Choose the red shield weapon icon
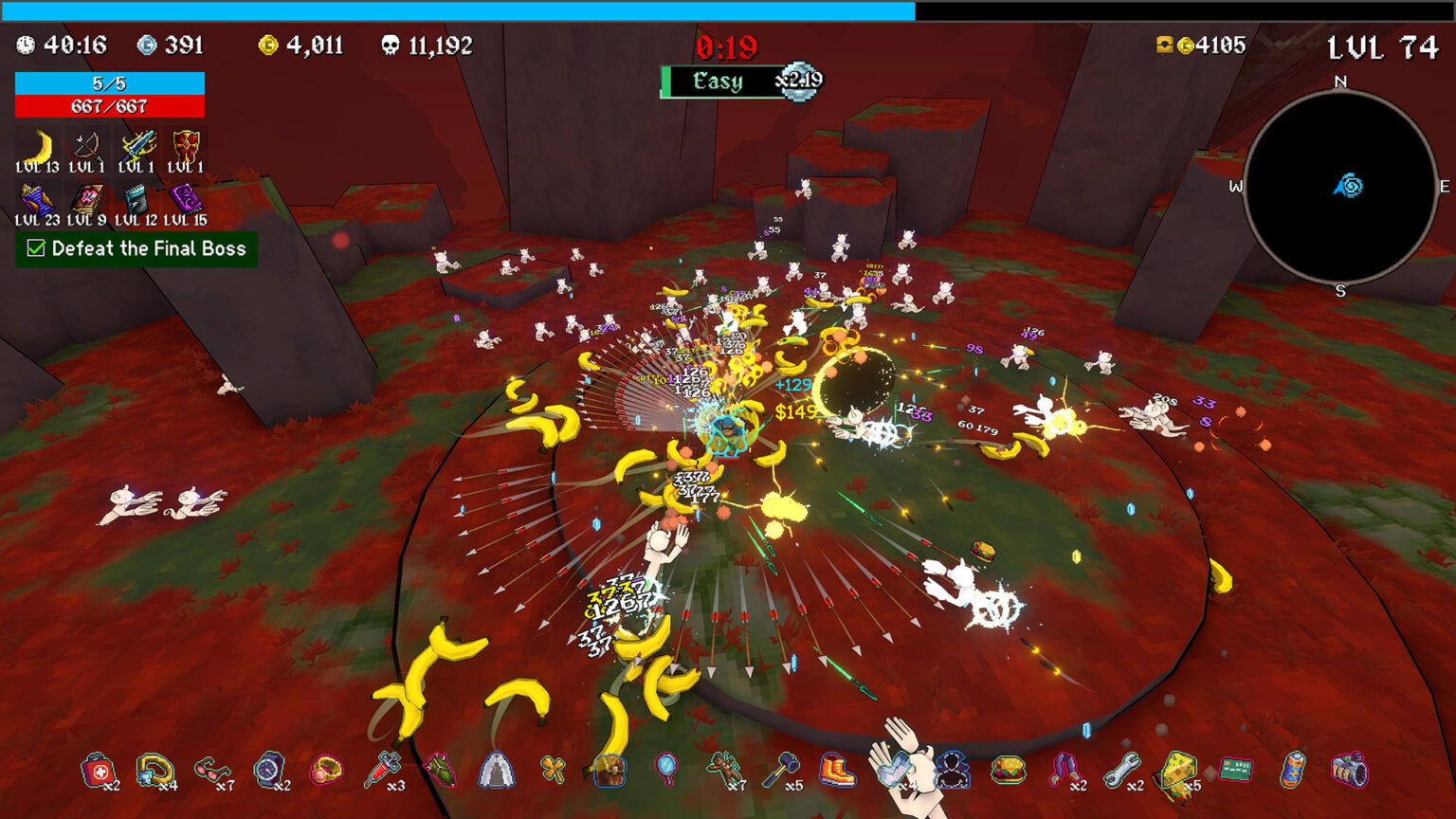This screenshot has height=819, width=1456. 186,148
